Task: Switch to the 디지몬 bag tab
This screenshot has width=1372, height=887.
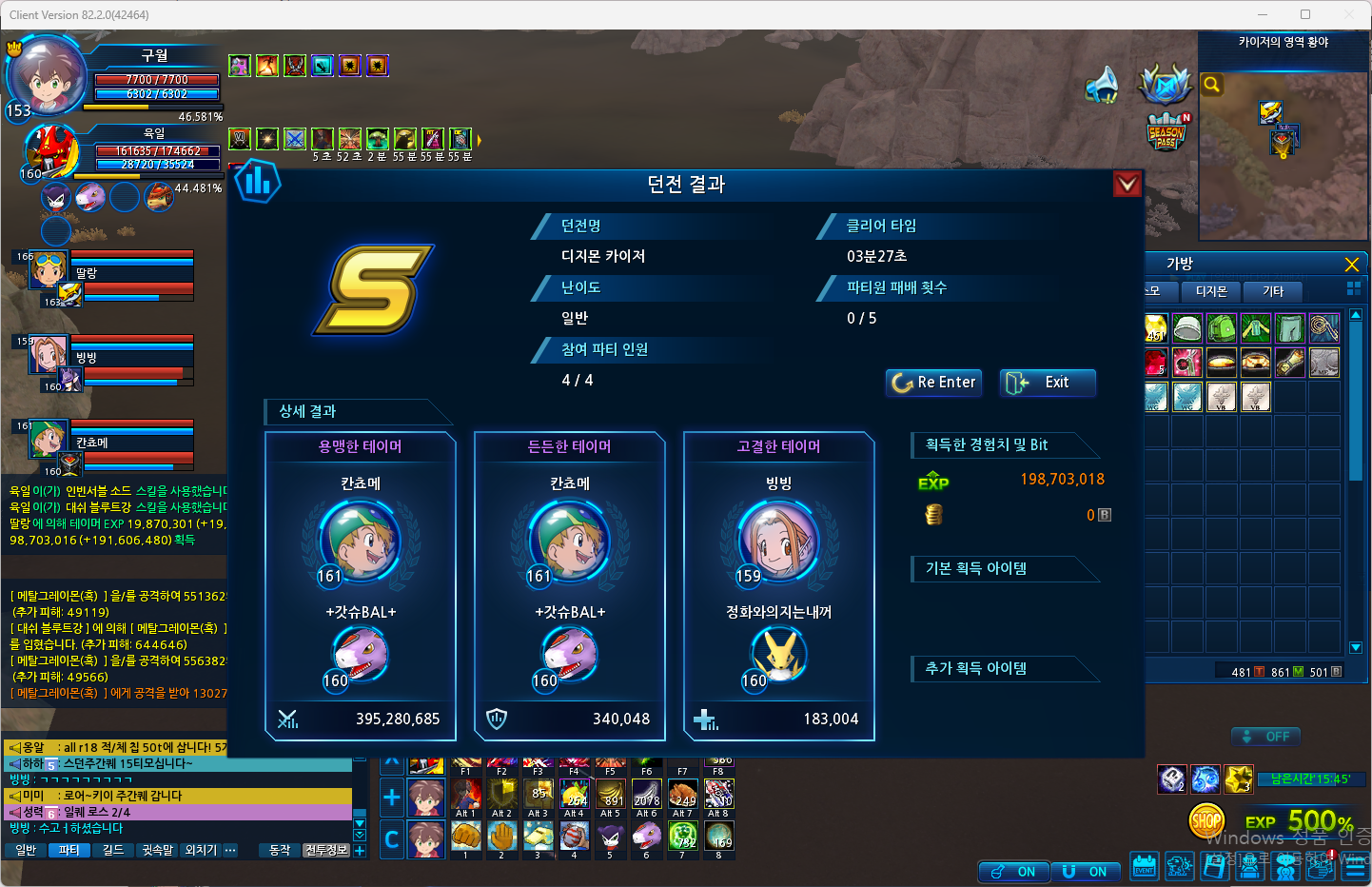Action: tap(1211, 291)
